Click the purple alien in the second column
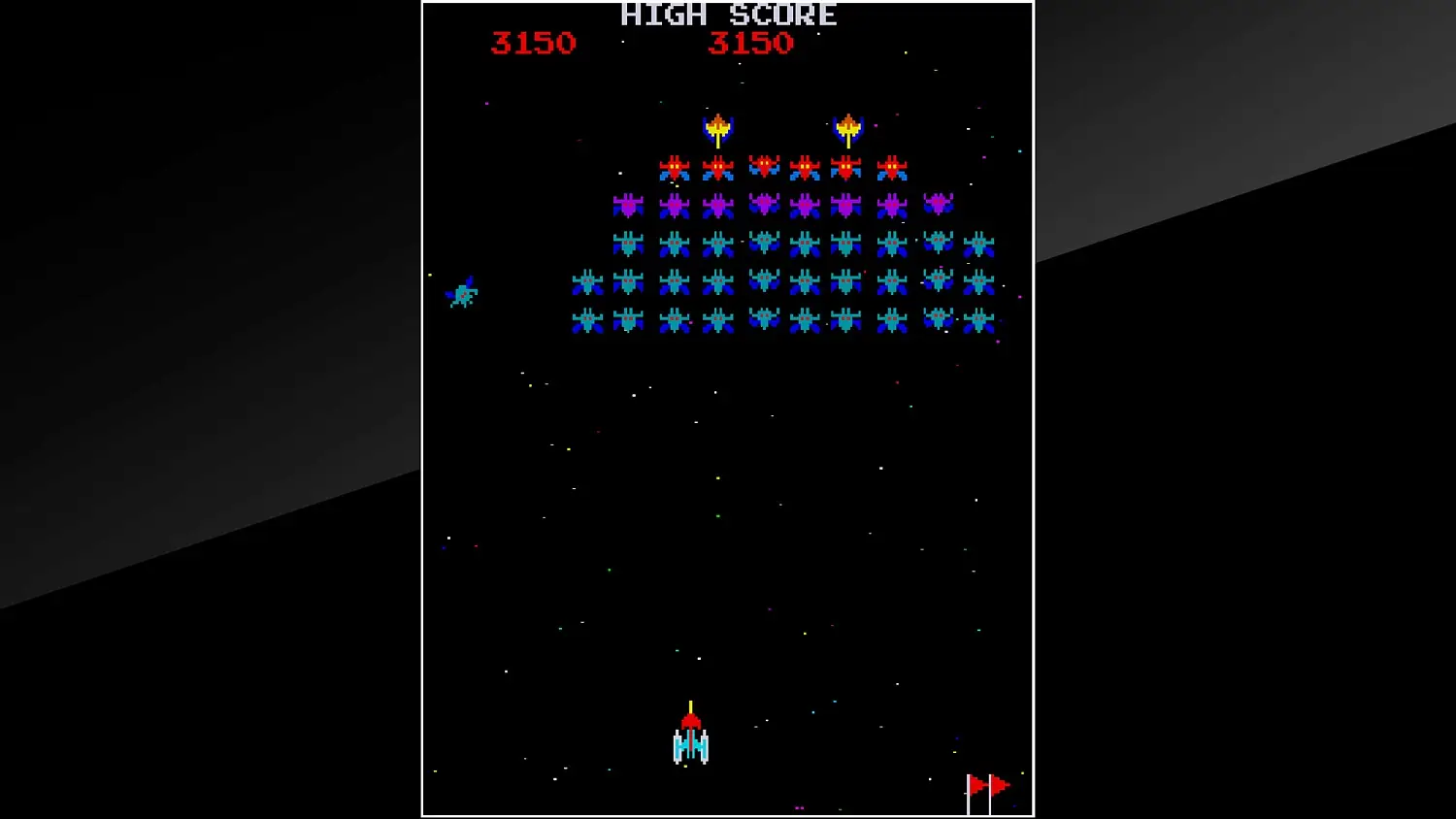 pos(674,205)
